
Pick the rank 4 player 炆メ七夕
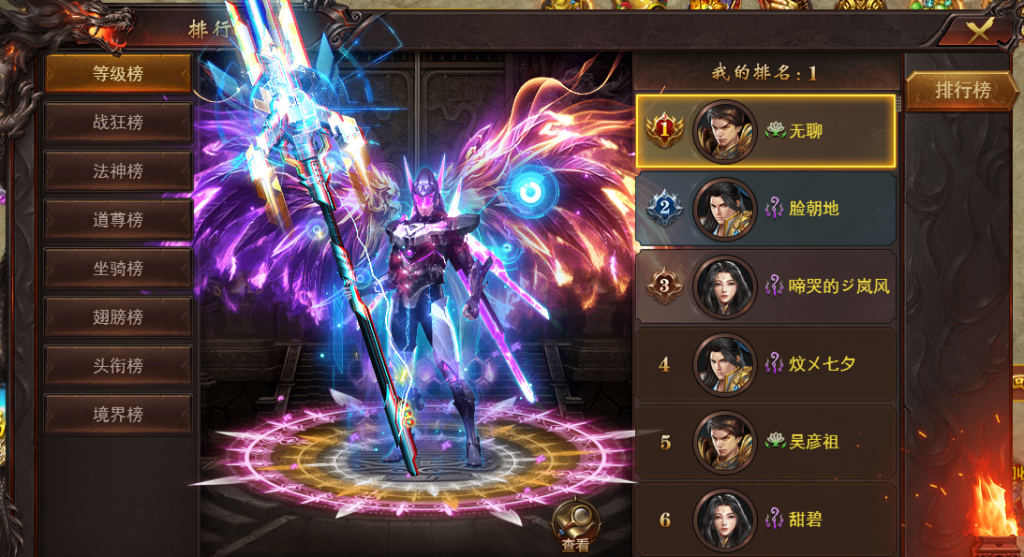coord(766,363)
